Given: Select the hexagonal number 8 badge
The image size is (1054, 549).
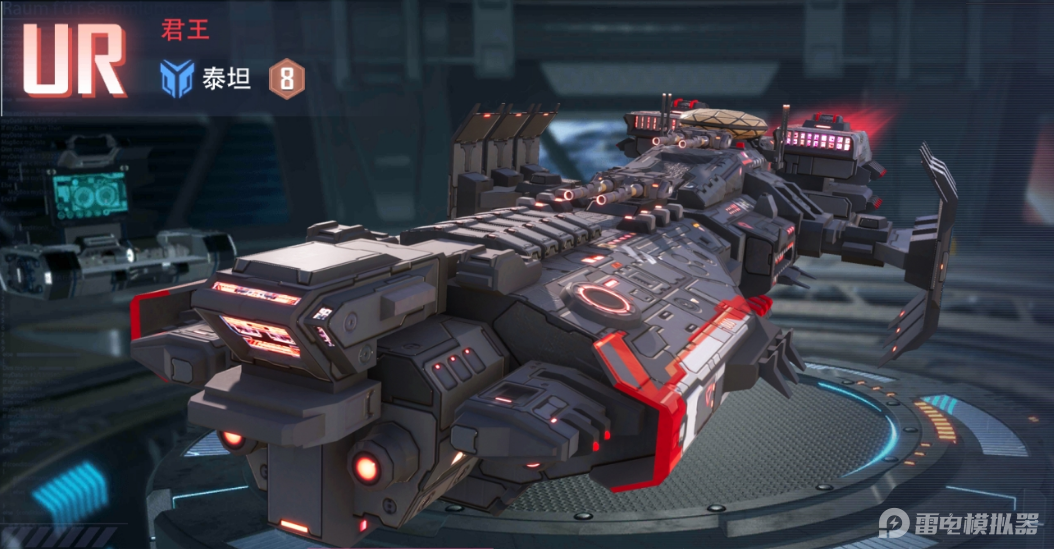Looking at the screenshot, I should (x=286, y=78).
